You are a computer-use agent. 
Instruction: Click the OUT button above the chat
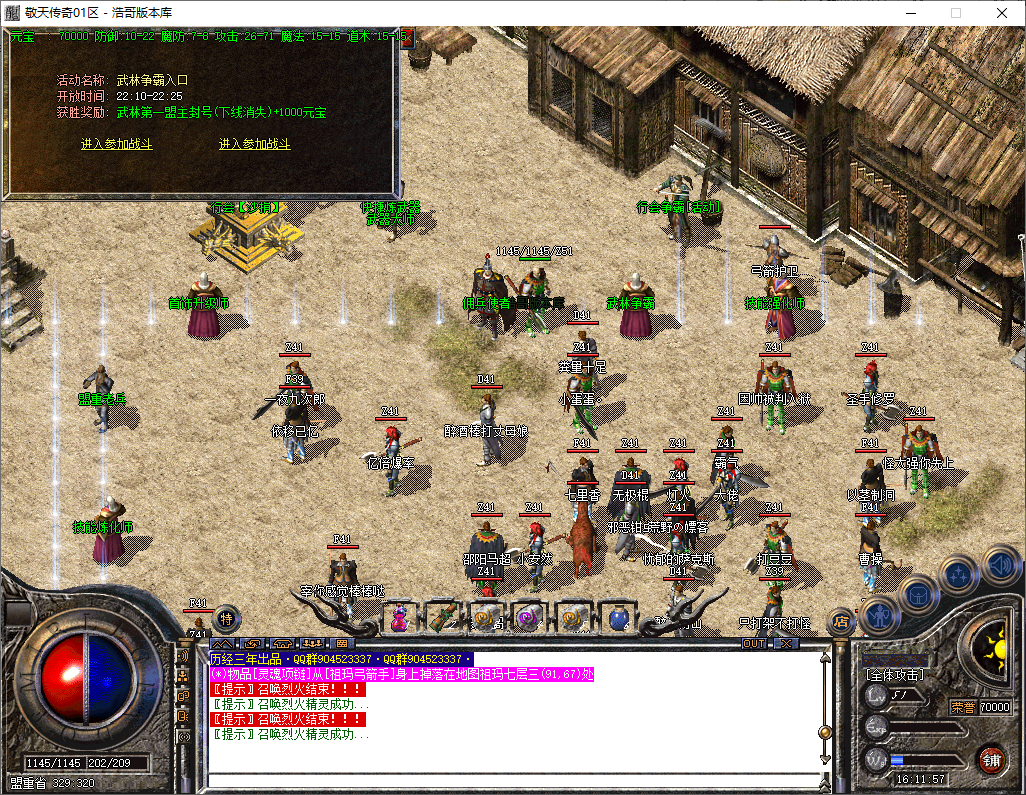click(x=753, y=643)
